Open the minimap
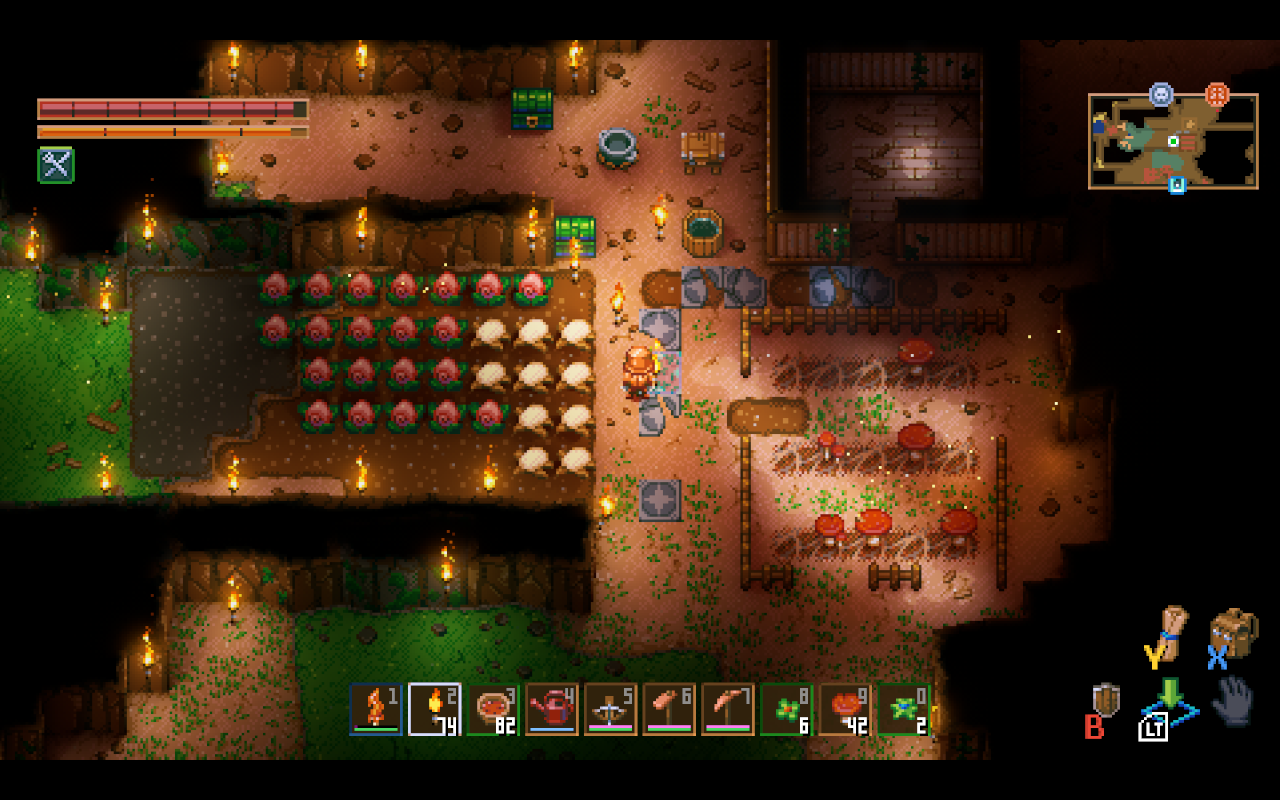 [x=1172, y=141]
